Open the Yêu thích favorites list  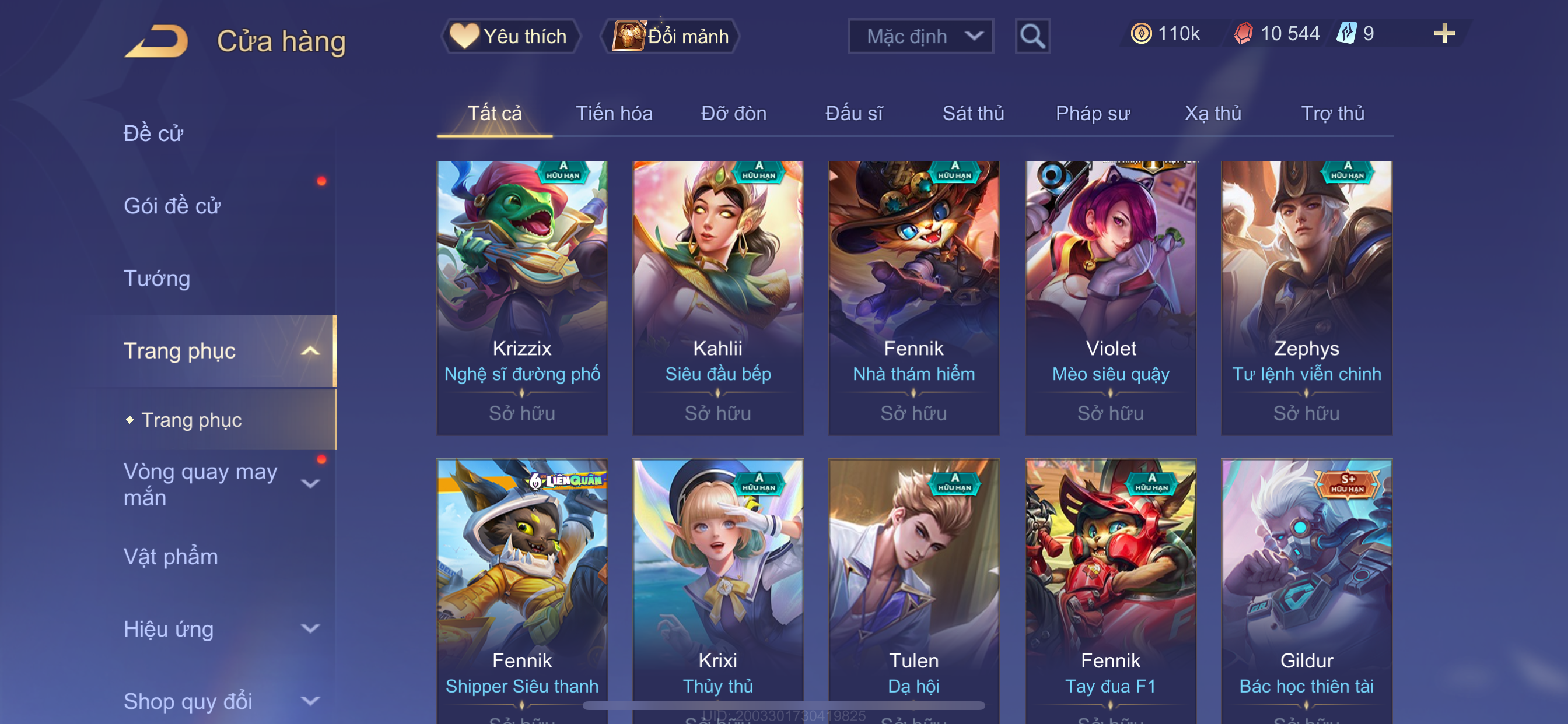pos(510,37)
